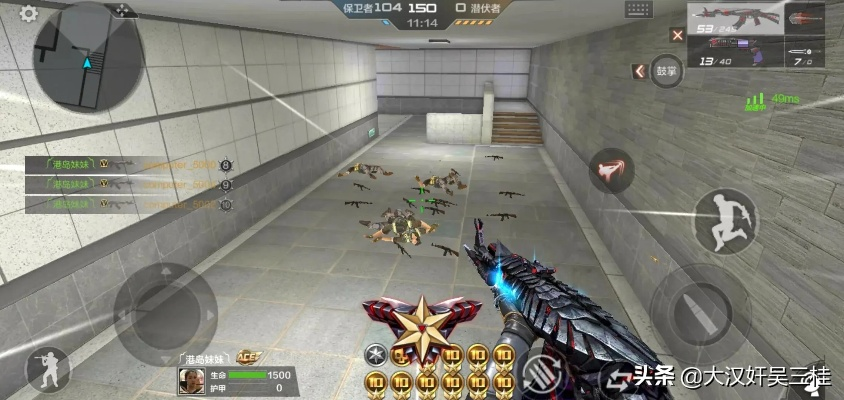
Task: Open the keyboard chat icon
Action: tap(639, 10)
